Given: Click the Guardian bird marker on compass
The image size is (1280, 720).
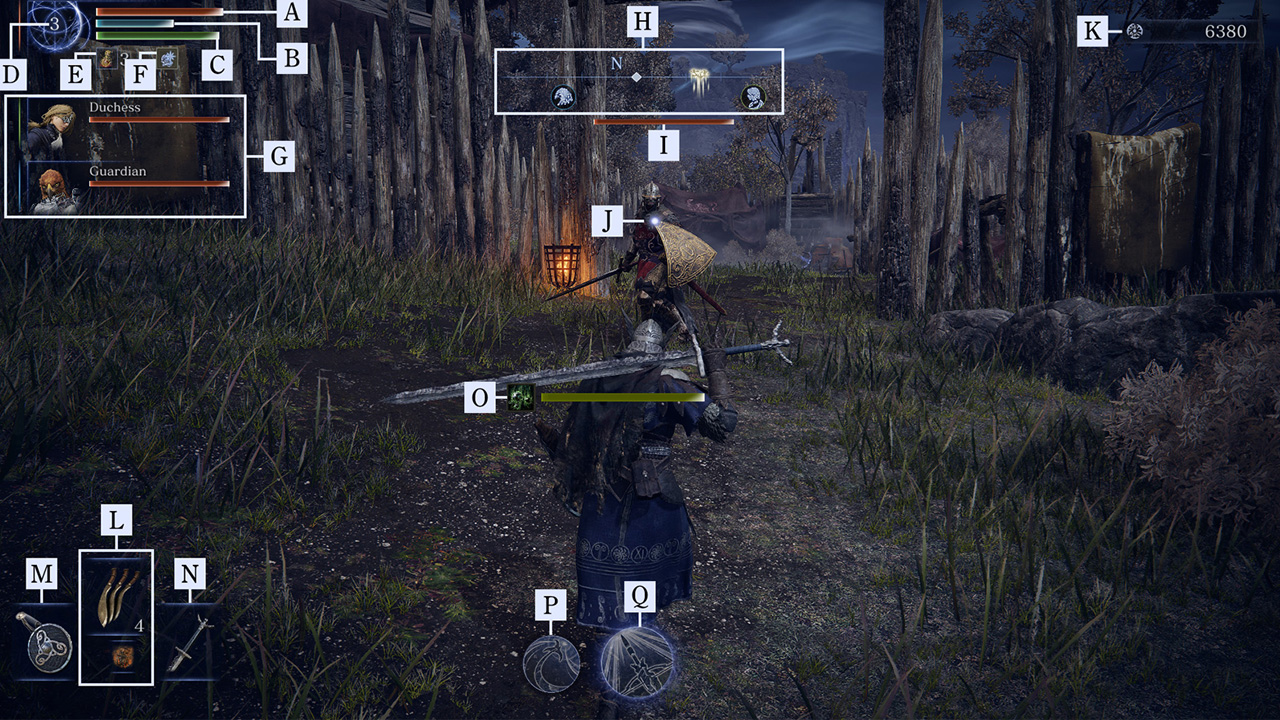Looking at the screenshot, I should [563, 97].
